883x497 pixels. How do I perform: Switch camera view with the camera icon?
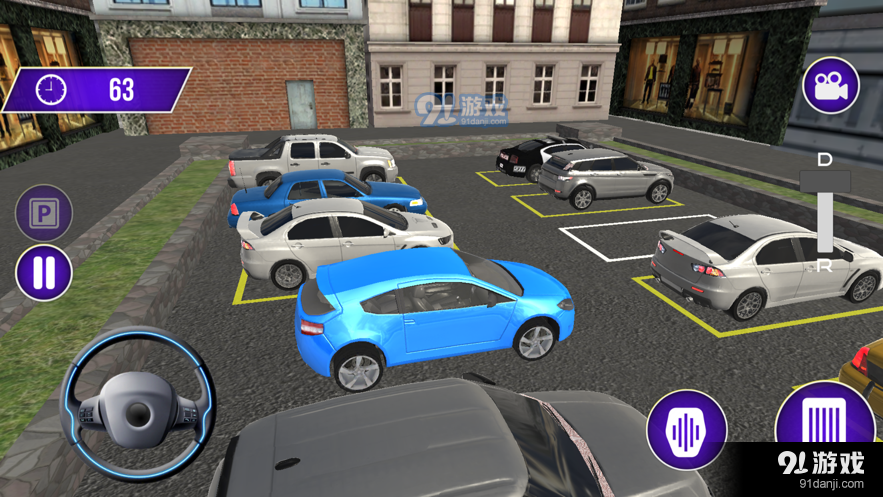click(x=830, y=85)
